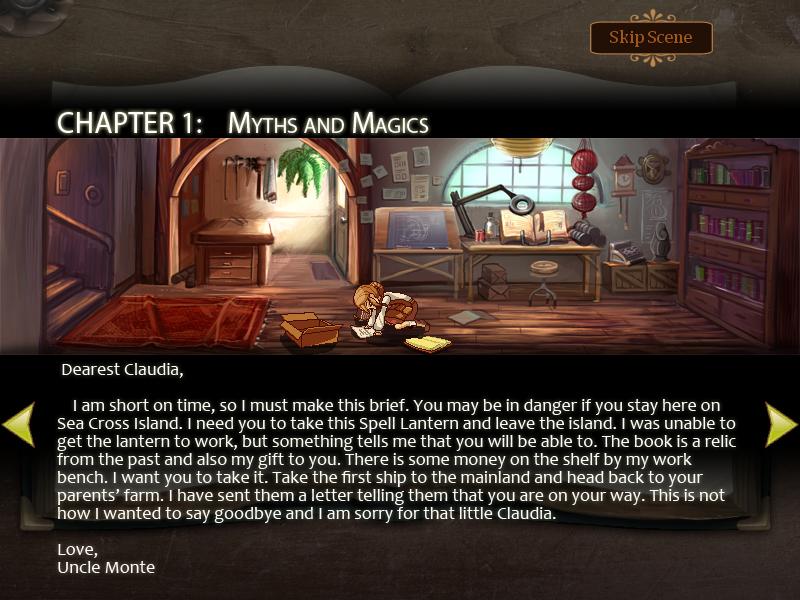Screen dimensions: 800x600
Task: Skip the current cutscene
Action: point(650,38)
